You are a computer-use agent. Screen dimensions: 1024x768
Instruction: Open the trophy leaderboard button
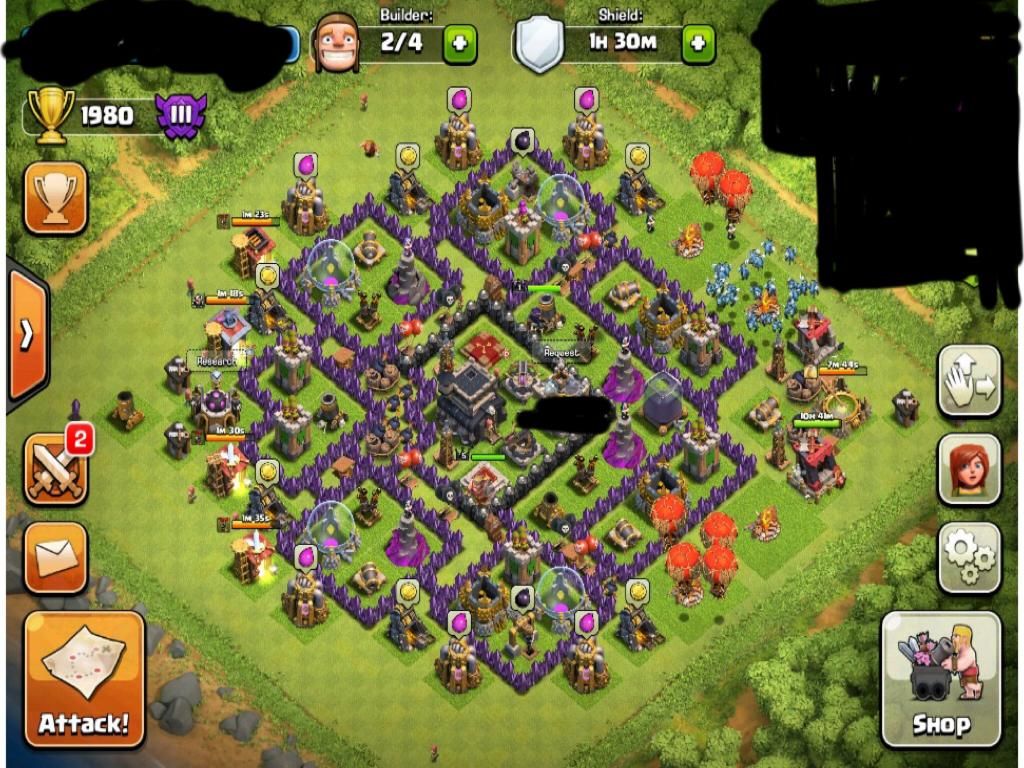pos(55,197)
